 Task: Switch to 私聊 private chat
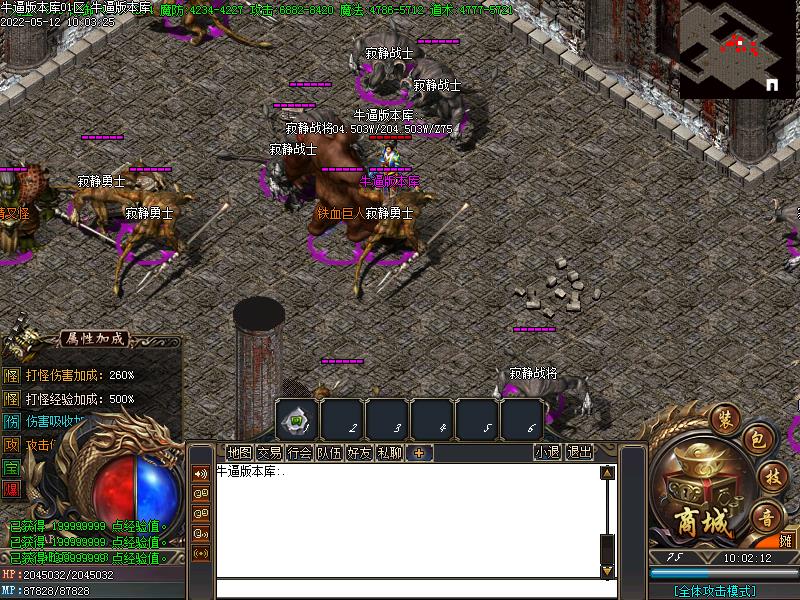pyautogui.click(x=389, y=452)
